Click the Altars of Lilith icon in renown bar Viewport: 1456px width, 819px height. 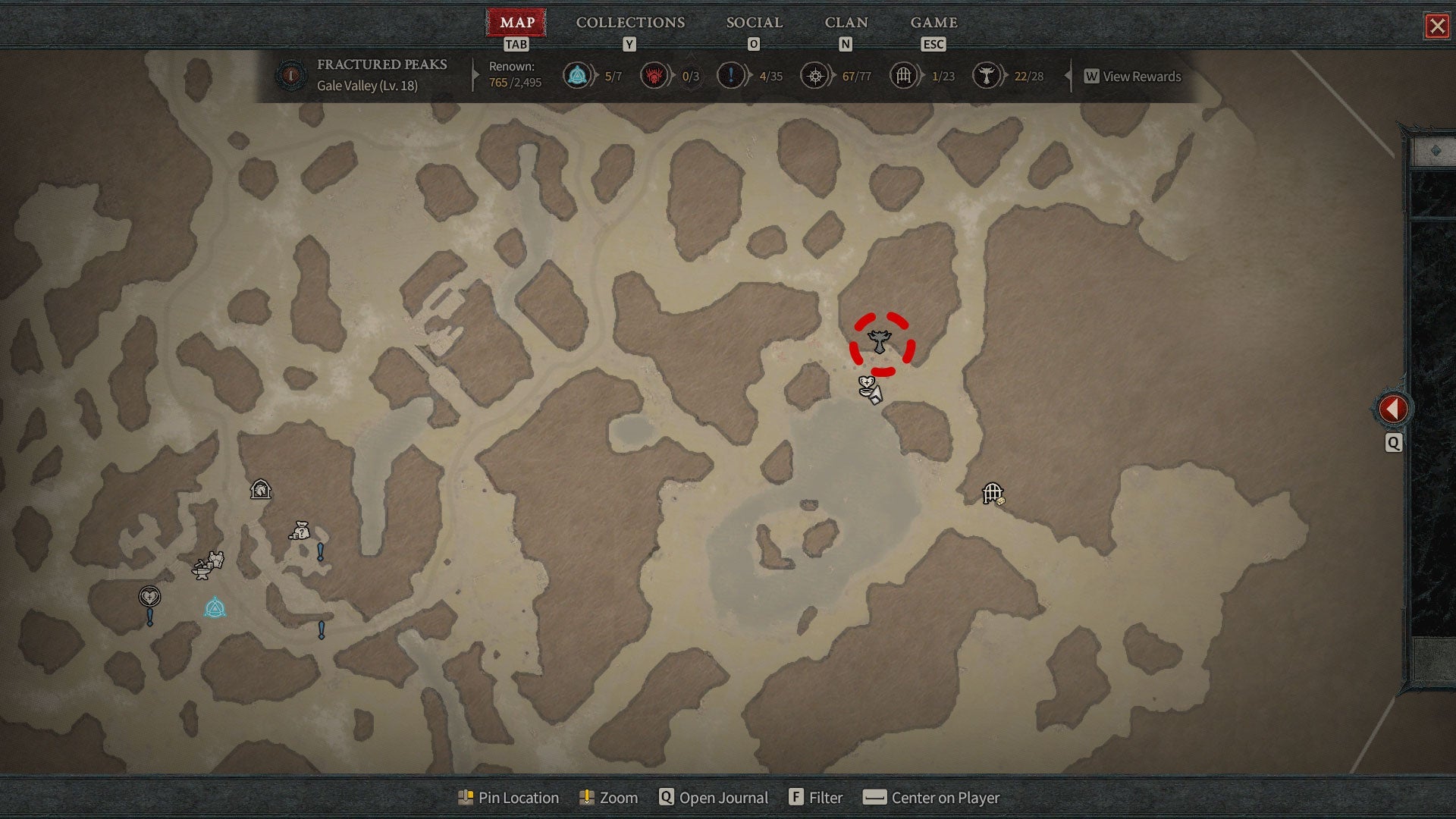[986, 76]
